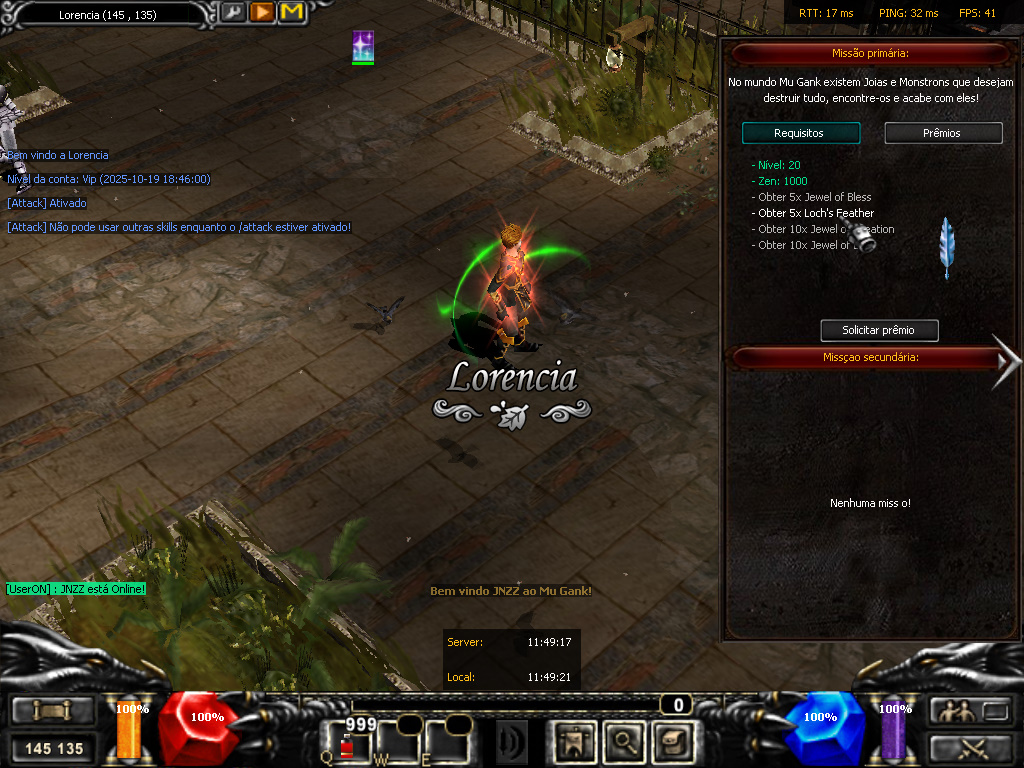Select the Missão secundária header
Image resolution: width=1024 pixels, height=768 pixels.
pos(870,357)
